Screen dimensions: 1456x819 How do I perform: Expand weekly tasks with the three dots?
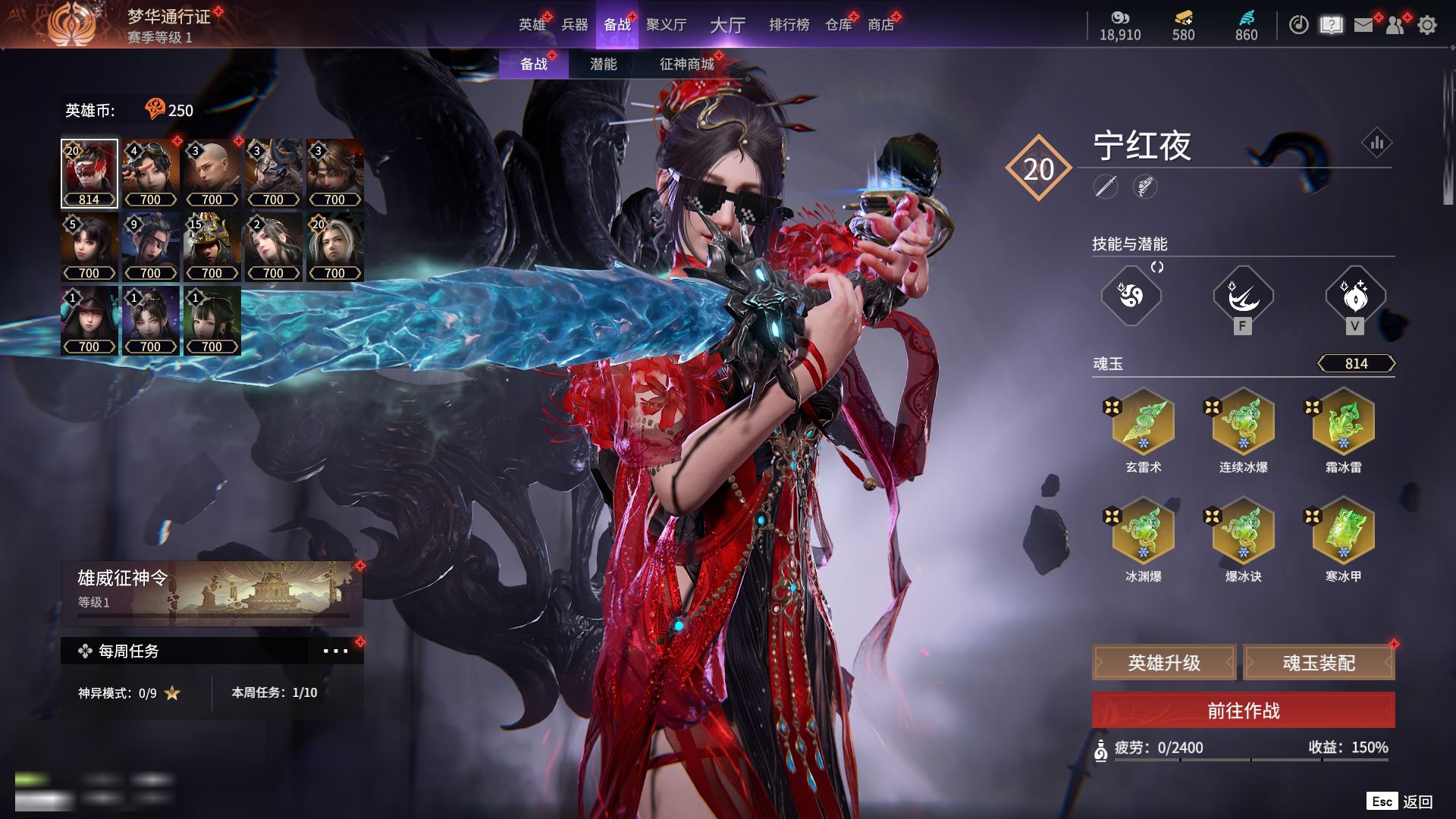pos(335,651)
